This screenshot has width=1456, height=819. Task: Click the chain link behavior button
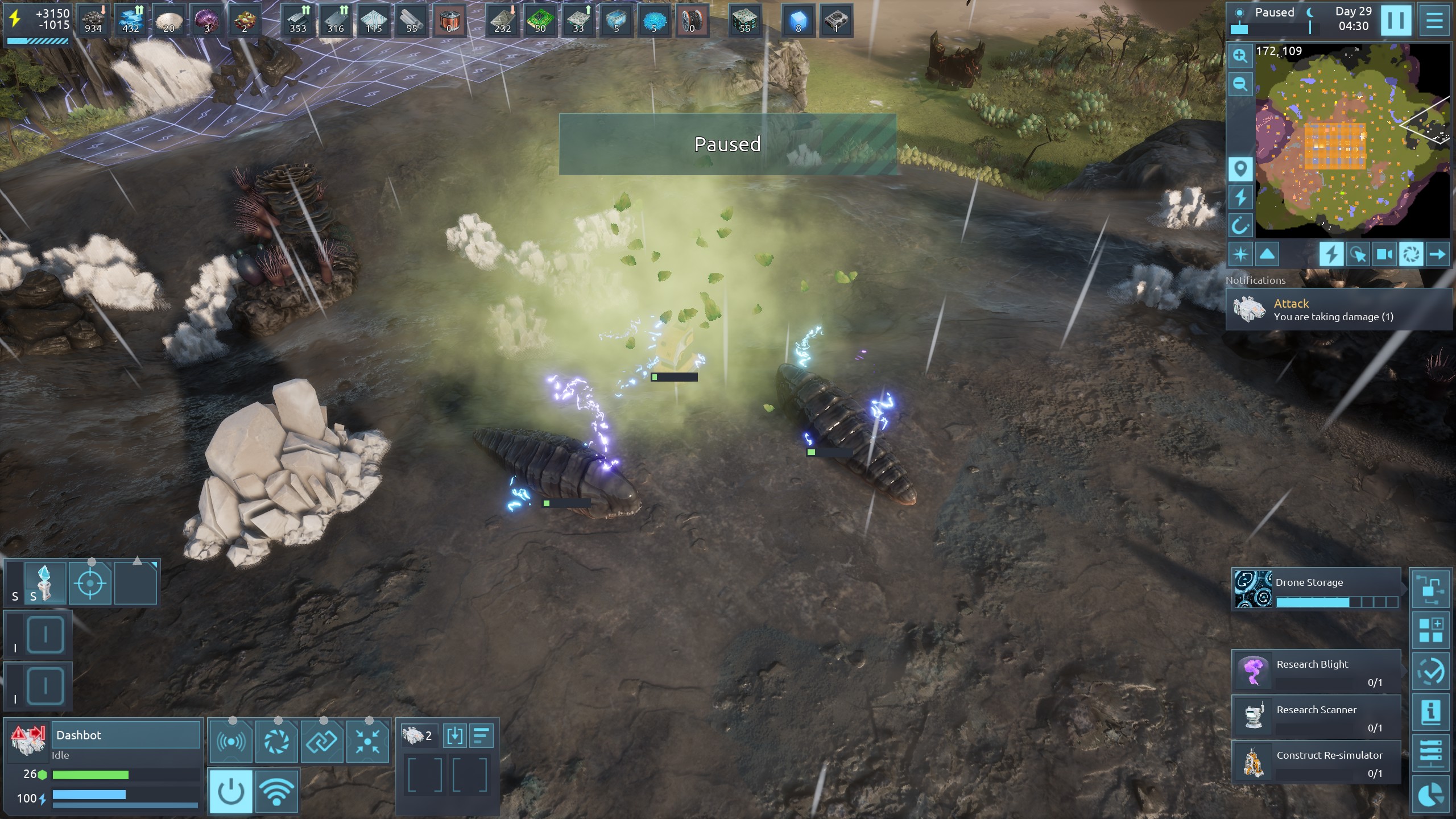322,741
